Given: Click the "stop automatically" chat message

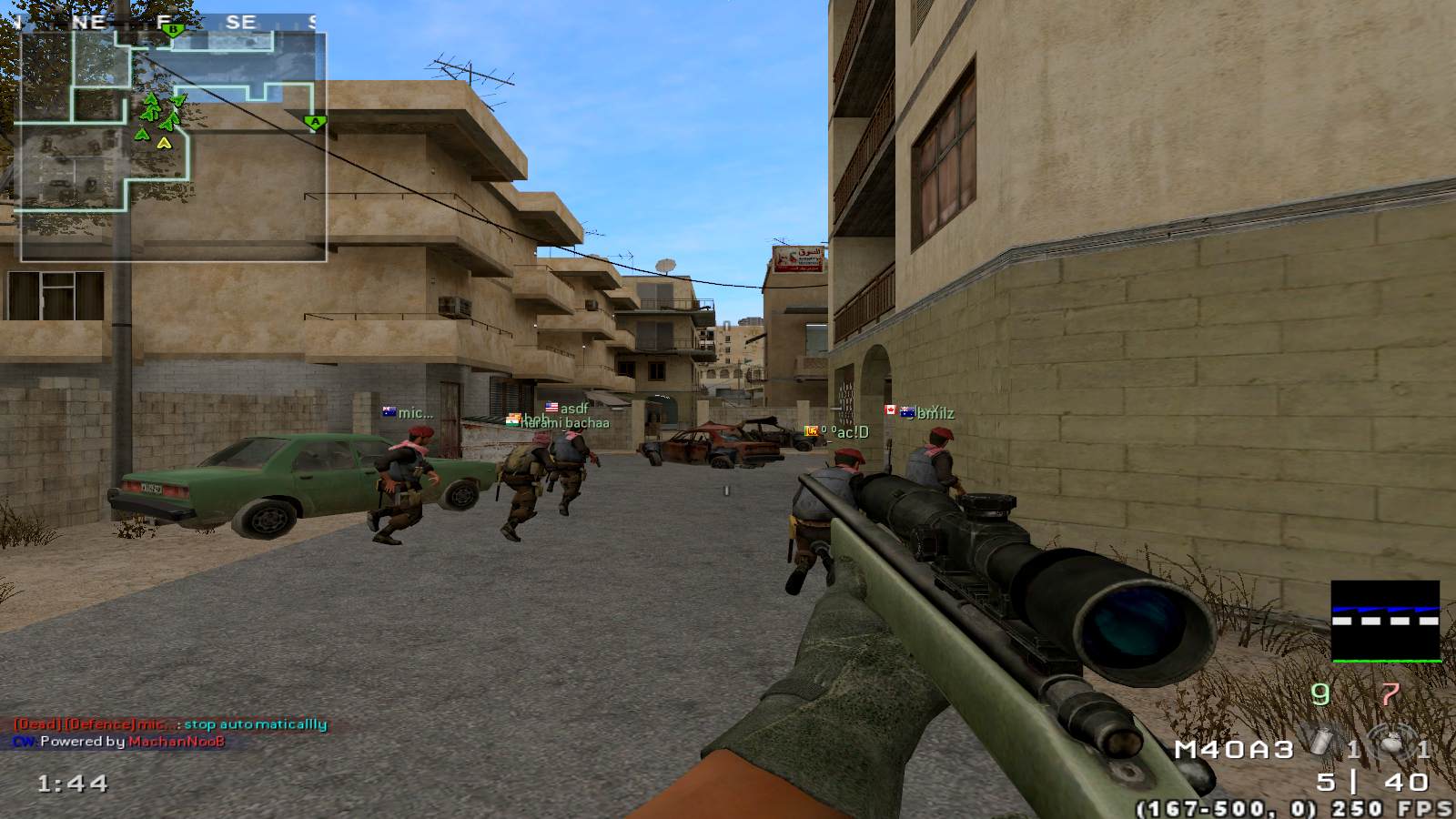Looking at the screenshot, I should tap(255, 724).
